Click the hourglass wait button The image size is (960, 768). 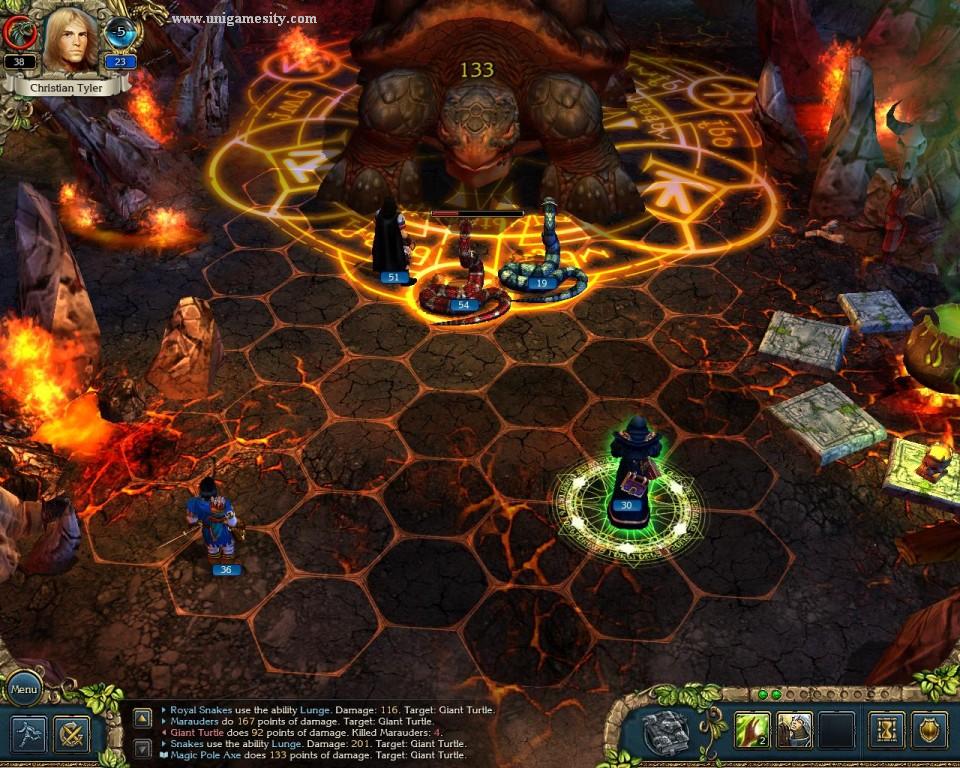pyautogui.click(x=886, y=731)
